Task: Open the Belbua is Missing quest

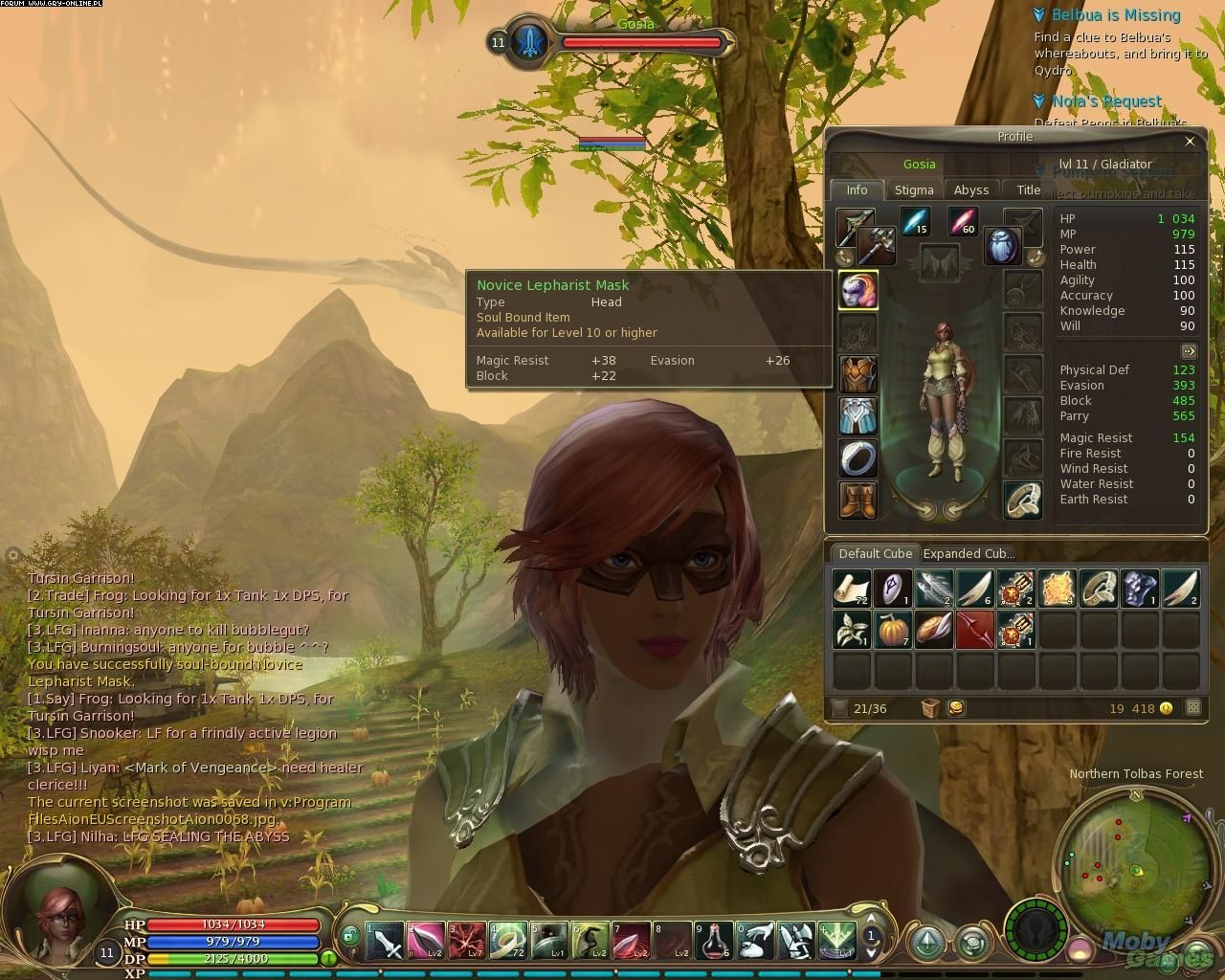Action: pos(1116,15)
